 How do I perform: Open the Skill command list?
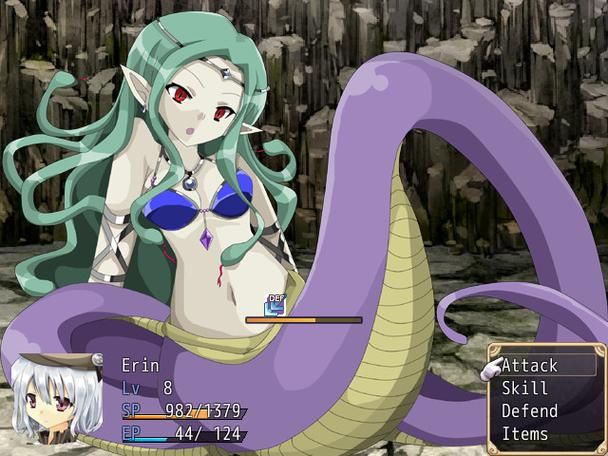(x=525, y=388)
